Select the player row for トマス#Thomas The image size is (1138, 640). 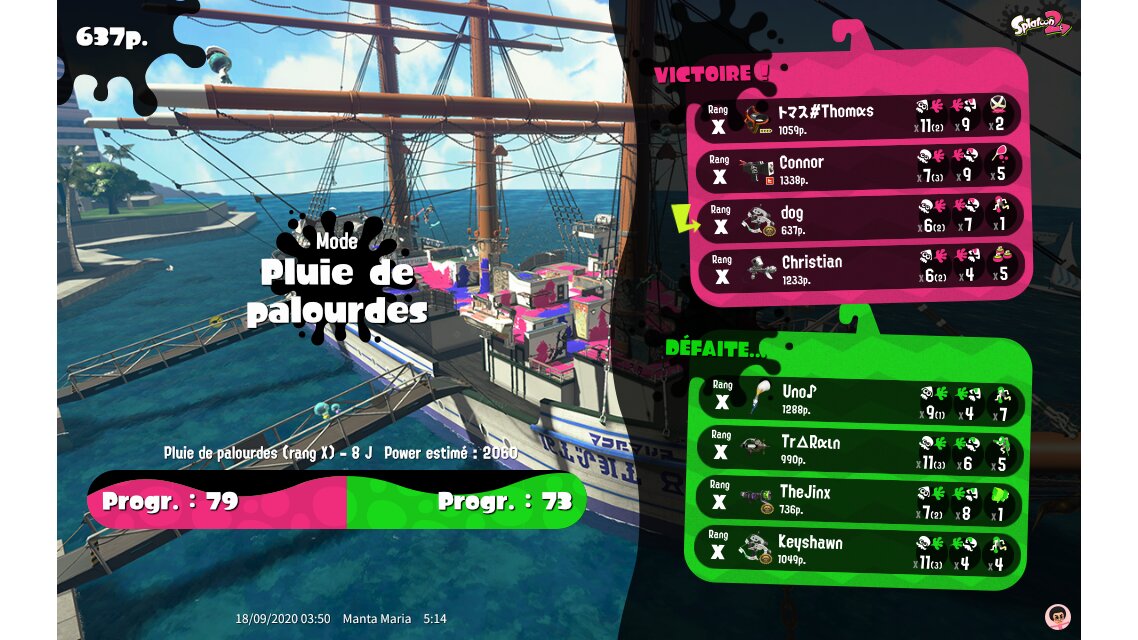[860, 117]
